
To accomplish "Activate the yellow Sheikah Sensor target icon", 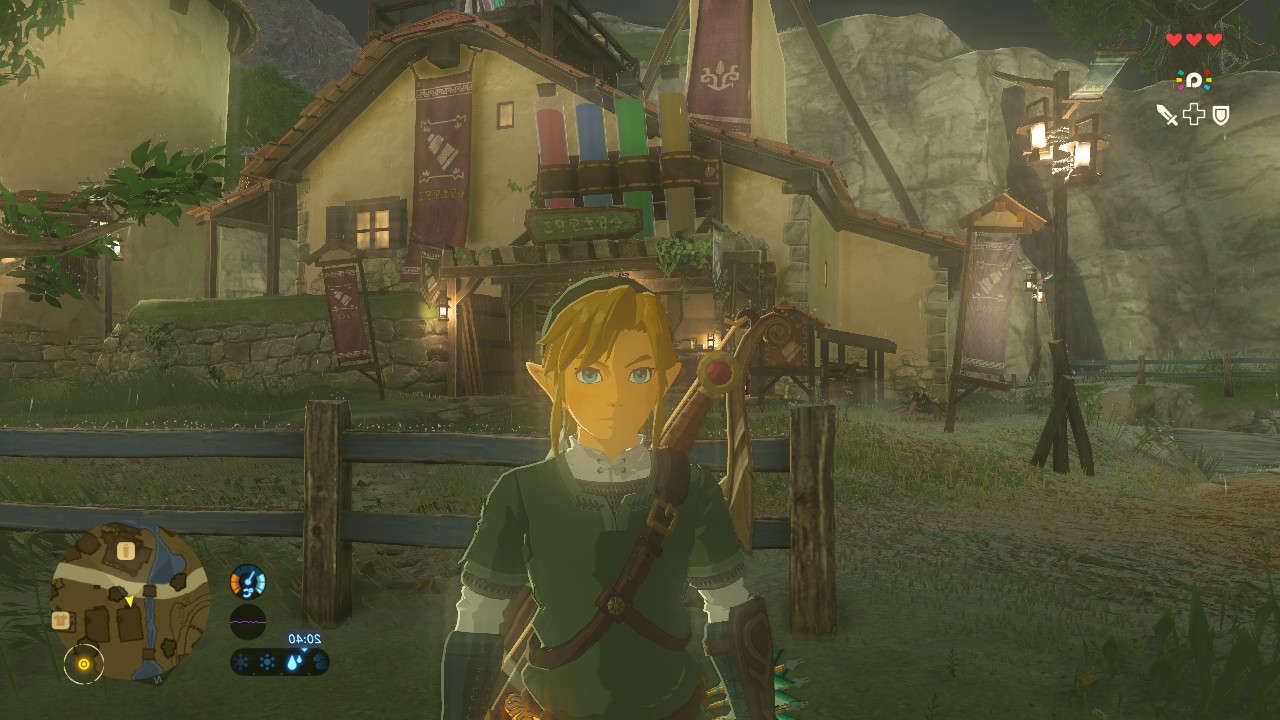I will point(84,663).
